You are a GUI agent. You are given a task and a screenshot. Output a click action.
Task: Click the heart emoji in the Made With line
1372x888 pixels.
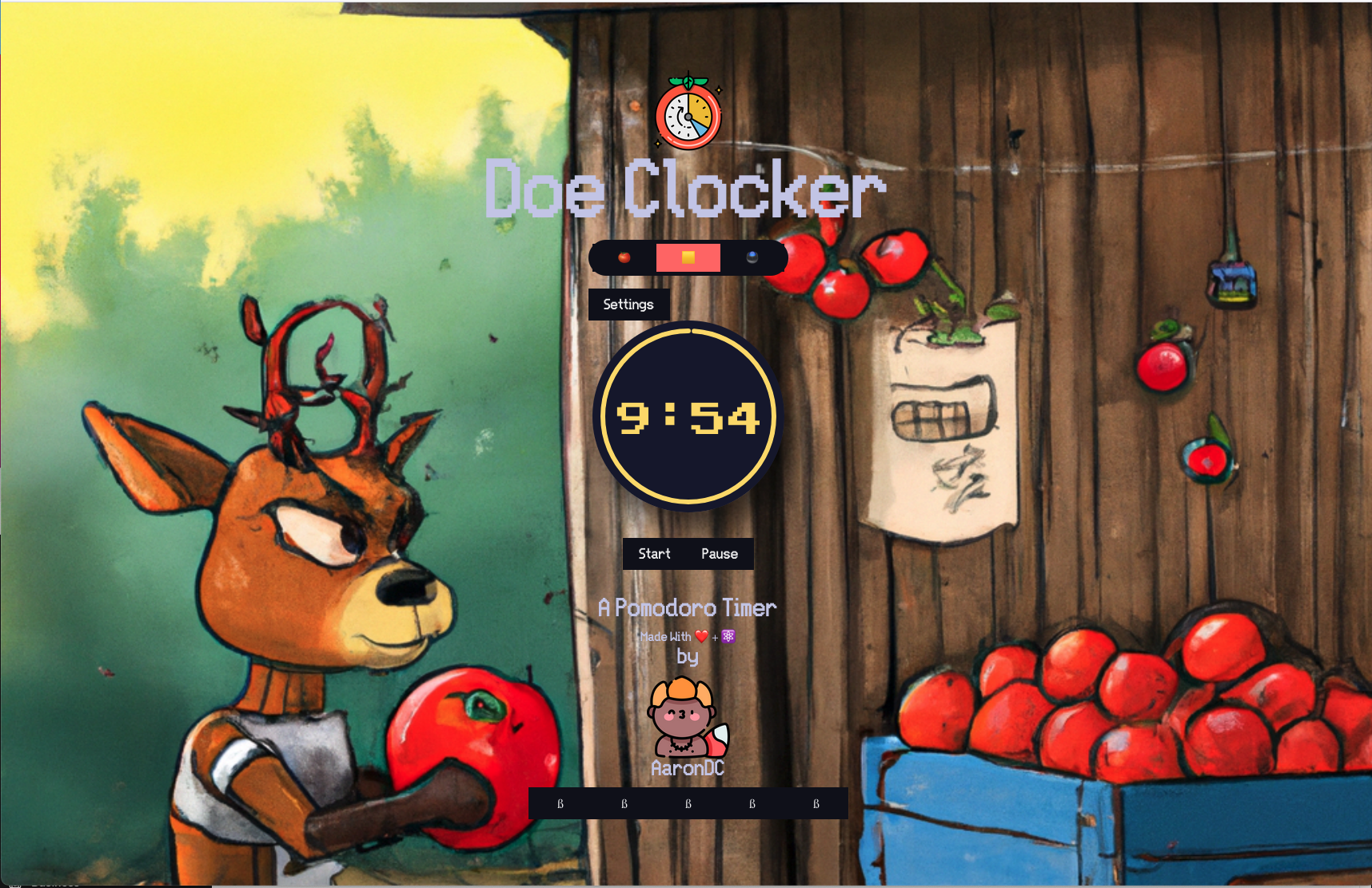click(x=702, y=636)
